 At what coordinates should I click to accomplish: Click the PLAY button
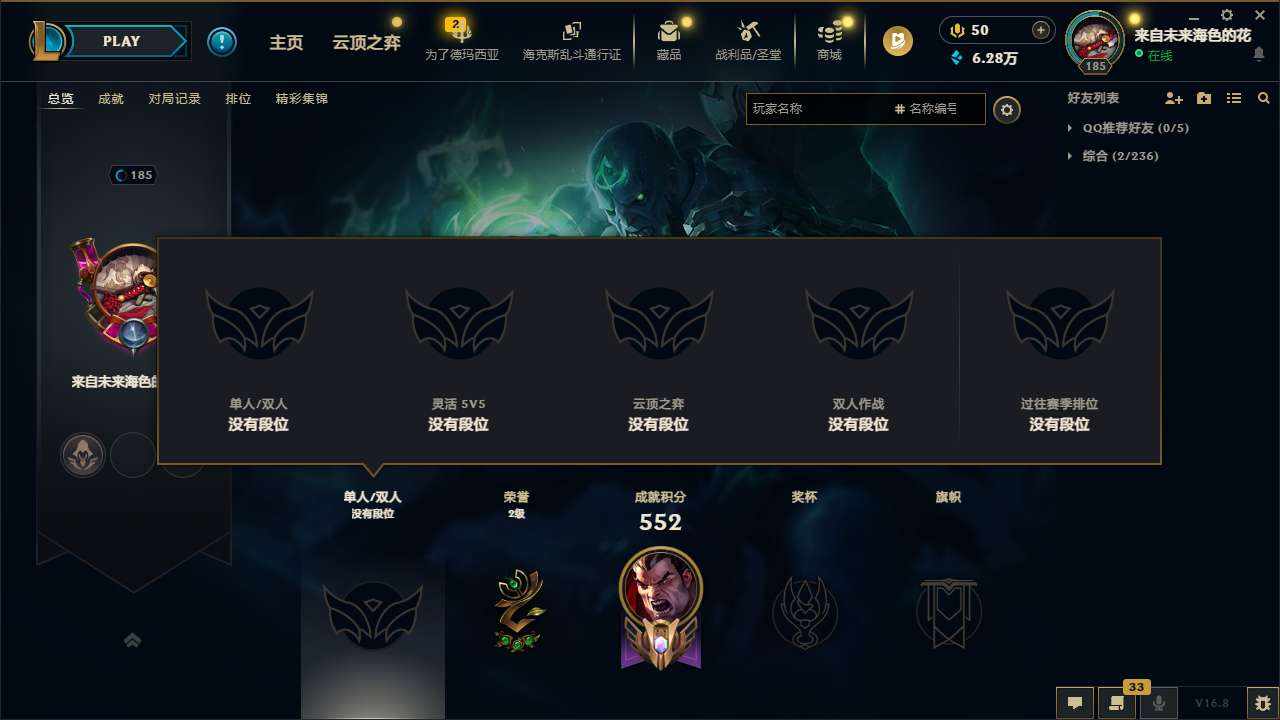[122, 41]
